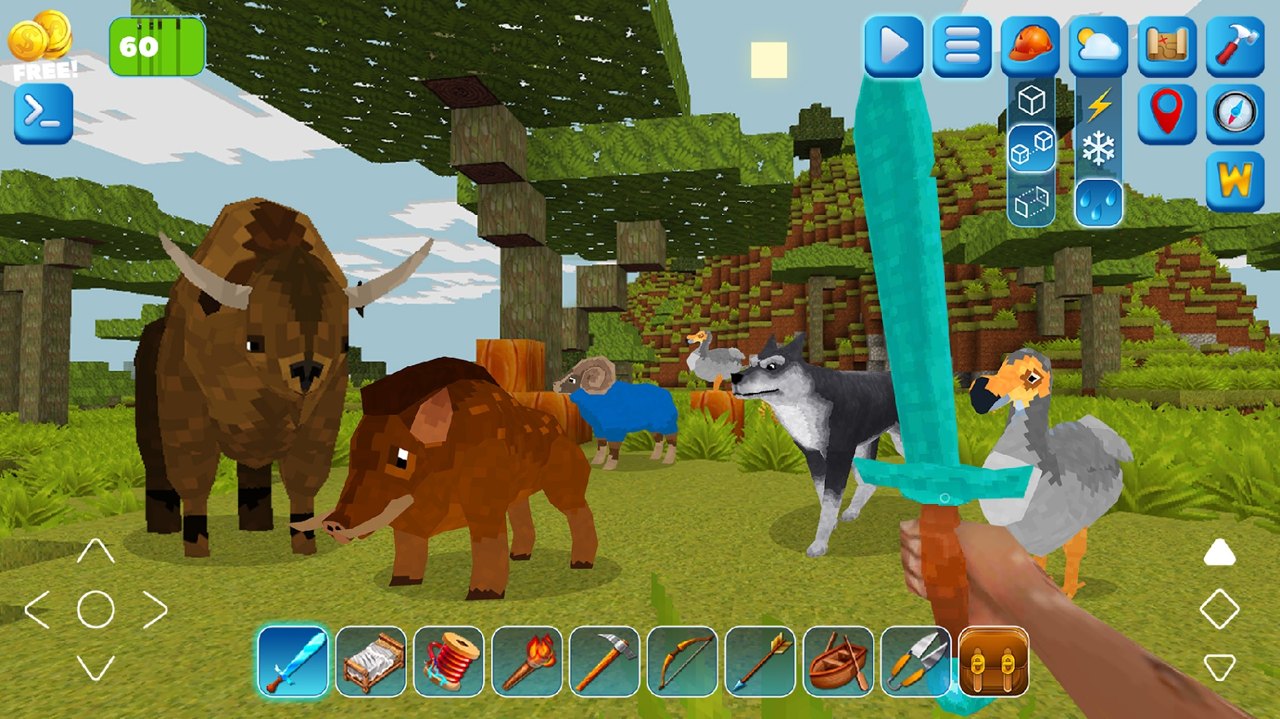Tap the yellow W button
Image resolution: width=1280 pixels, height=719 pixels.
pyautogui.click(x=1235, y=181)
